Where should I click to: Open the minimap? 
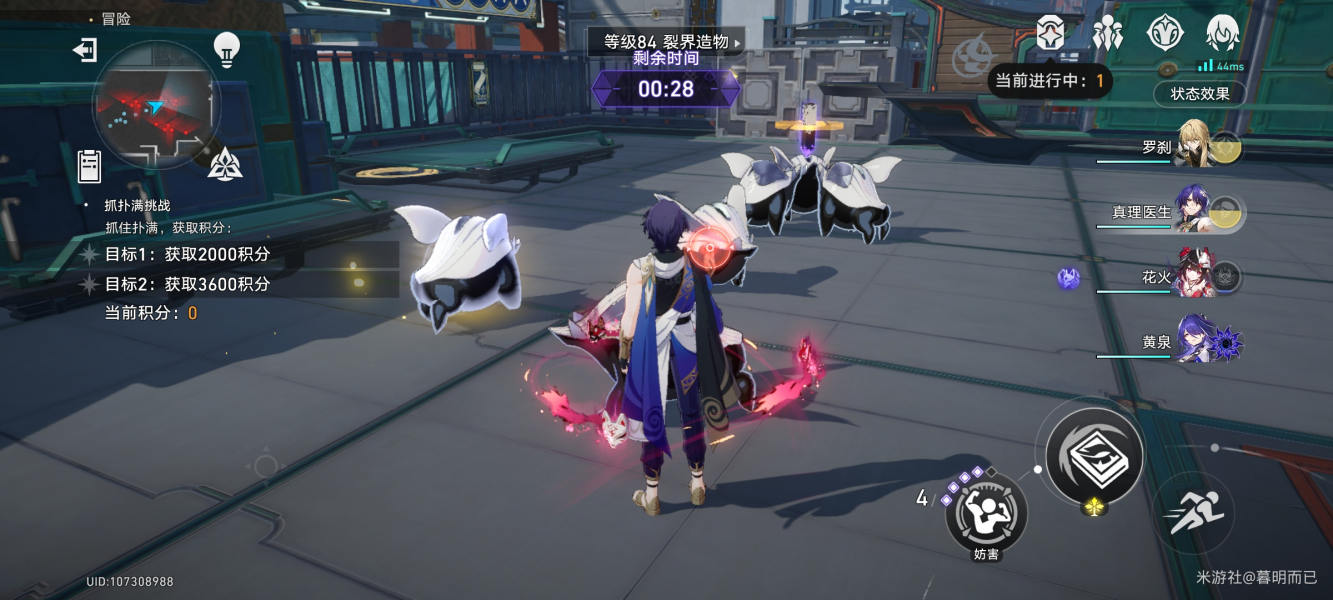(x=155, y=105)
